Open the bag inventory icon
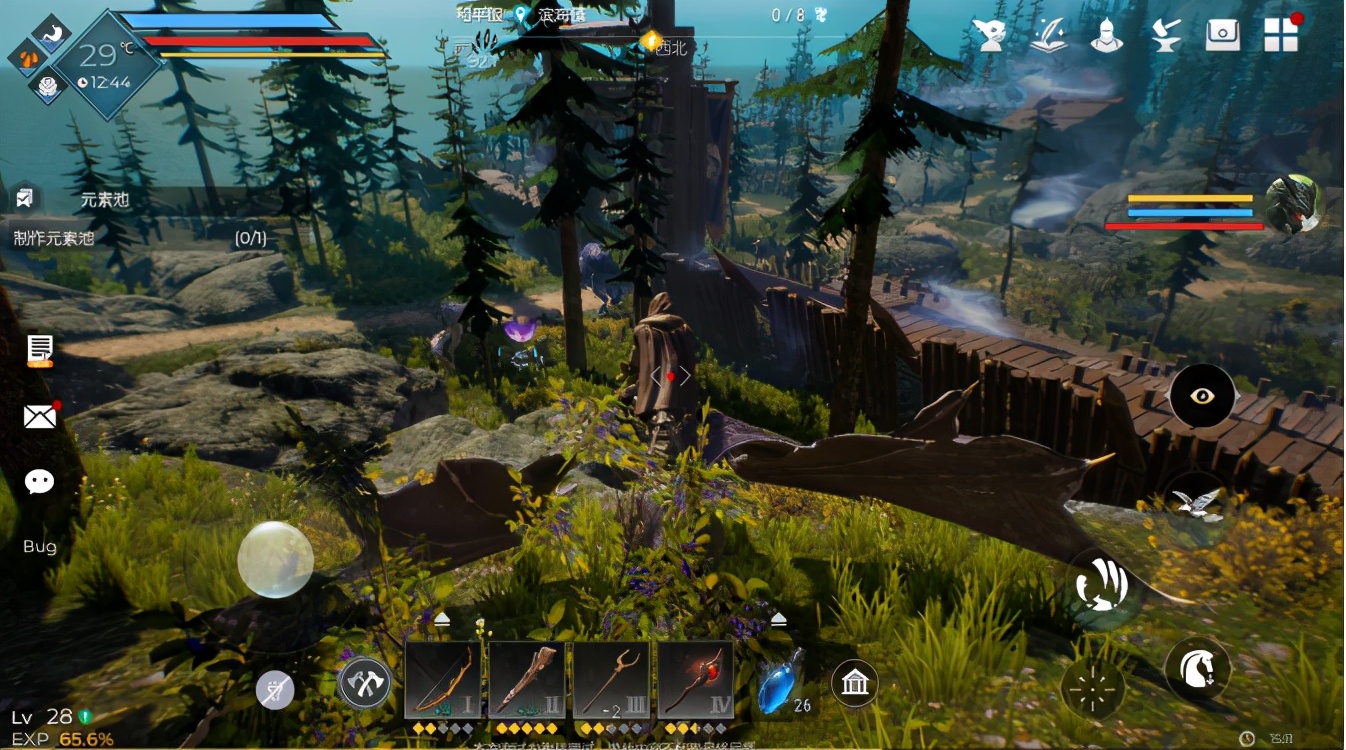This screenshot has width=1346, height=750. pos(1222,35)
